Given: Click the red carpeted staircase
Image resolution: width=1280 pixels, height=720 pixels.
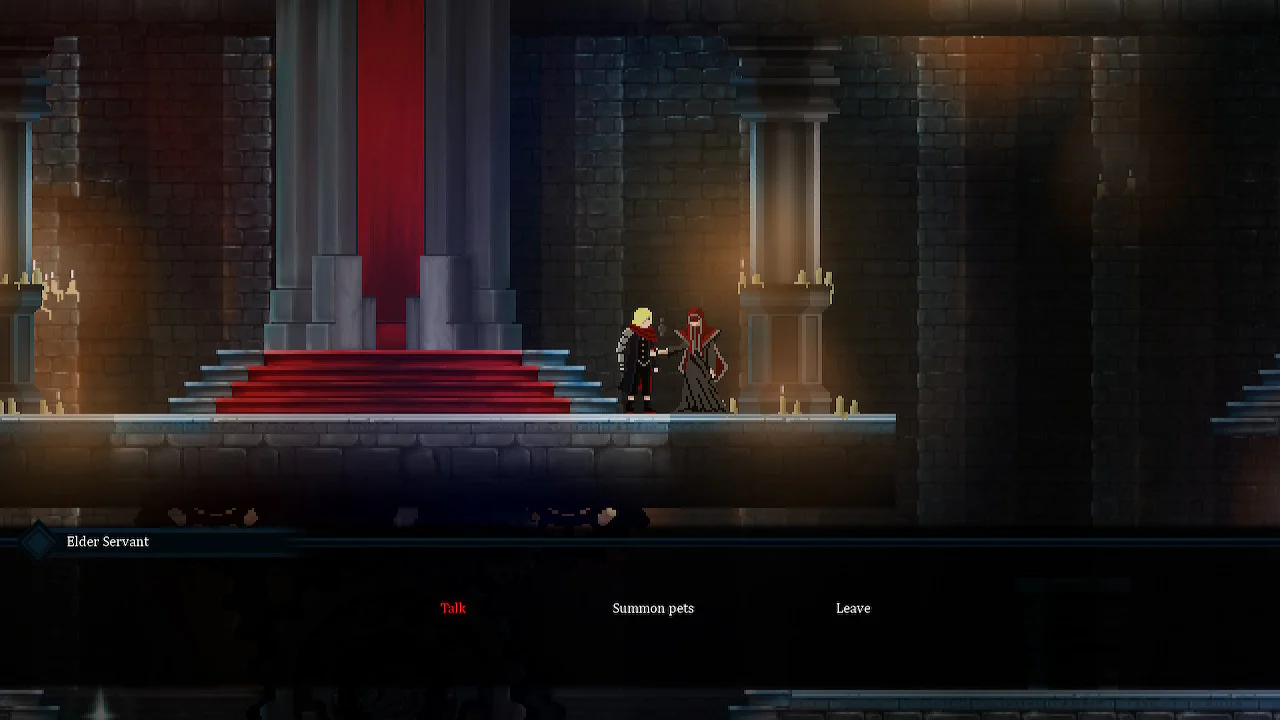Looking at the screenshot, I should click(390, 385).
